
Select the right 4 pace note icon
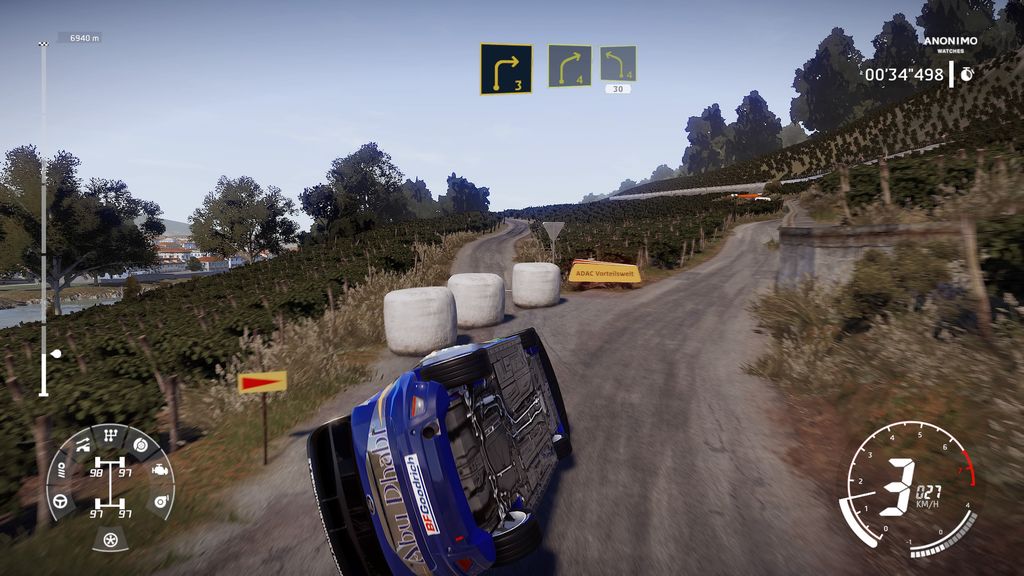coord(569,66)
